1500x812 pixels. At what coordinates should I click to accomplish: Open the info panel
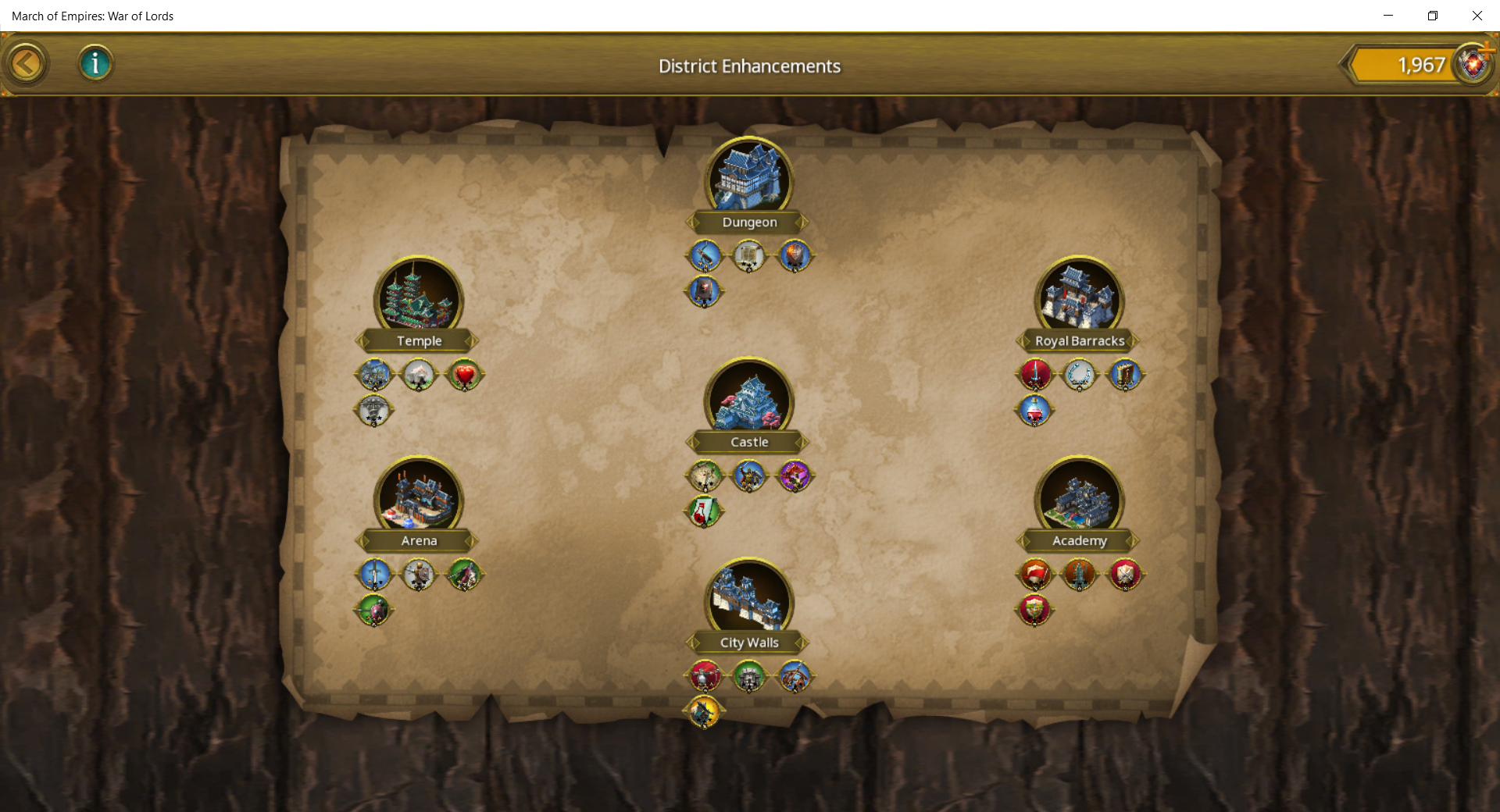(x=95, y=63)
